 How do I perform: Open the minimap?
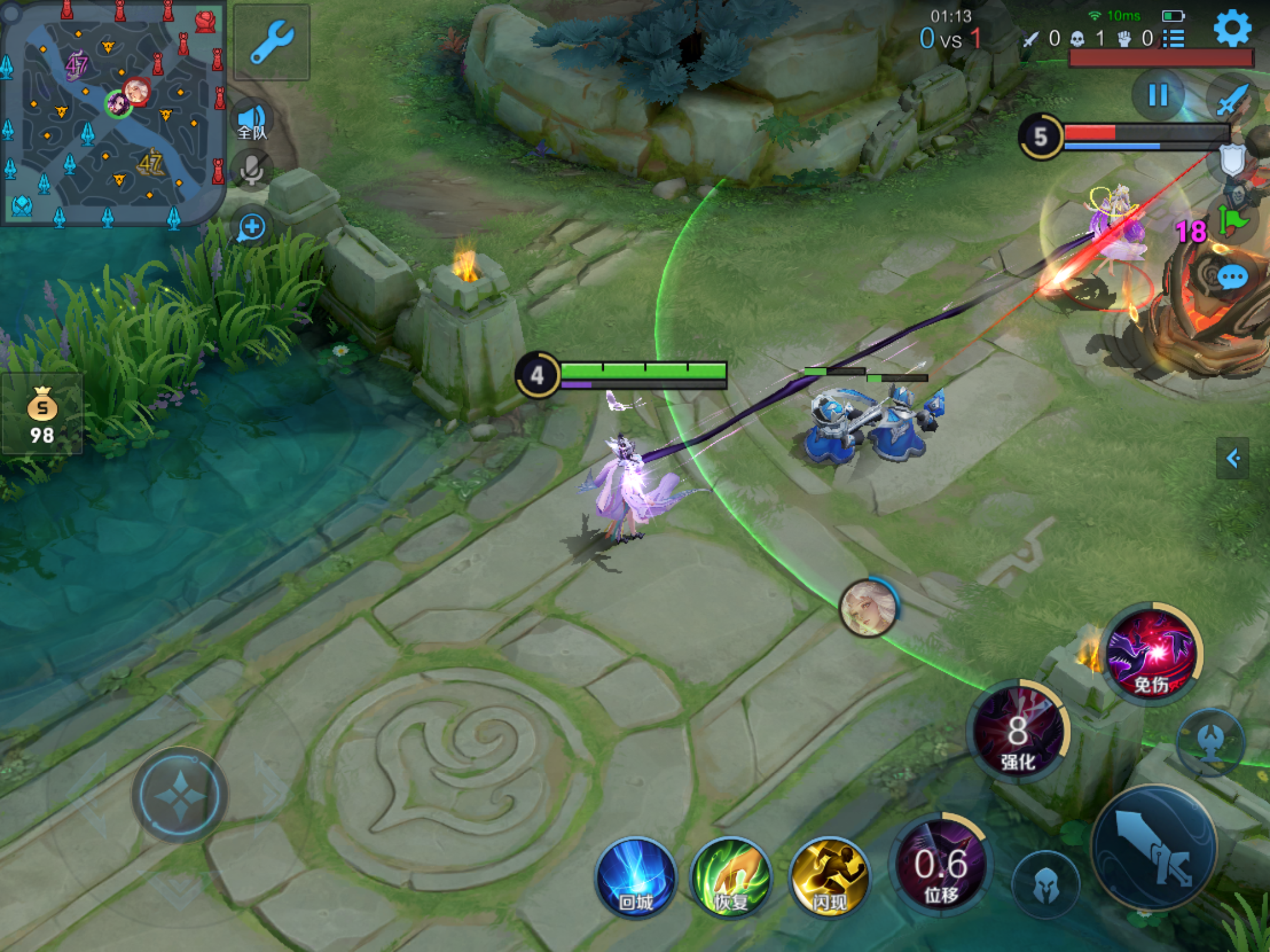112,113
